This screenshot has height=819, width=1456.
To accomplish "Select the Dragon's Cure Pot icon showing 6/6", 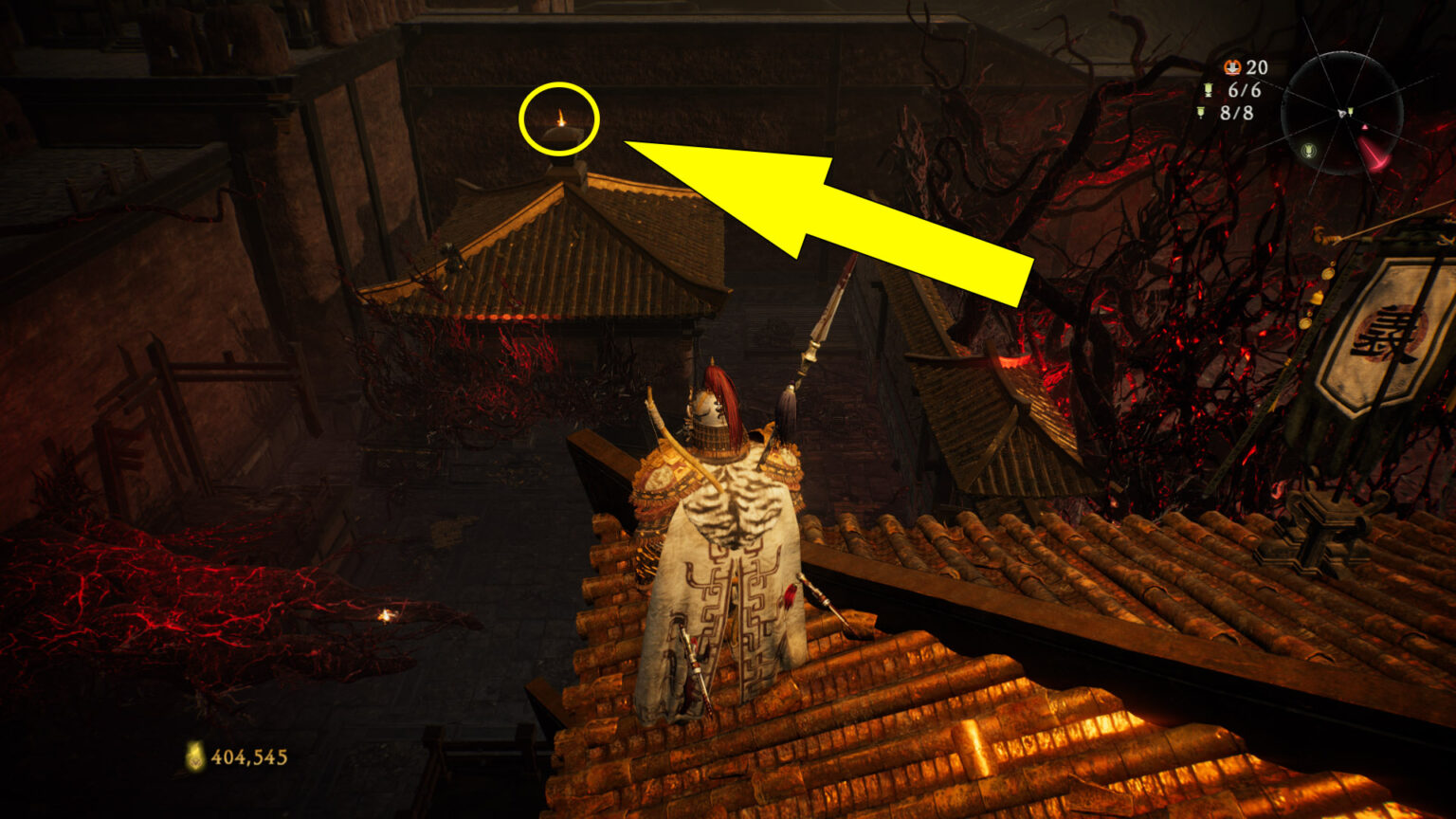I will click(1209, 90).
